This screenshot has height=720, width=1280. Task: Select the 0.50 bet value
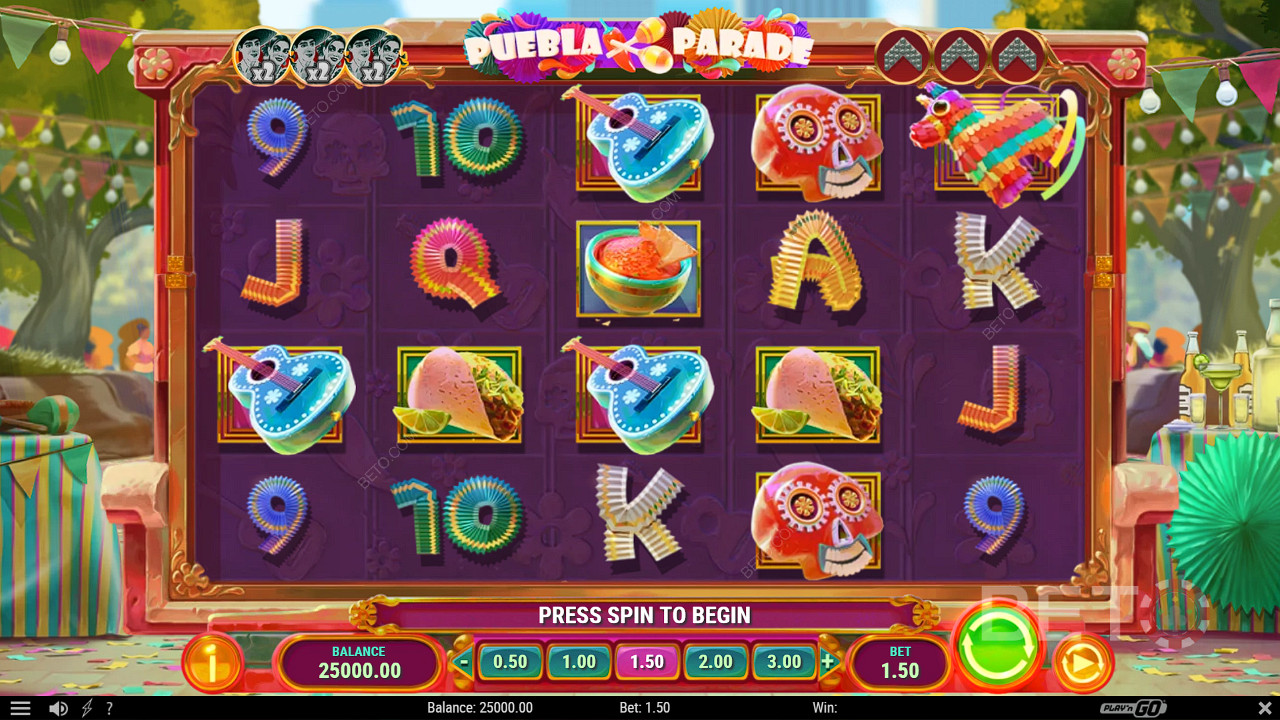(510, 662)
